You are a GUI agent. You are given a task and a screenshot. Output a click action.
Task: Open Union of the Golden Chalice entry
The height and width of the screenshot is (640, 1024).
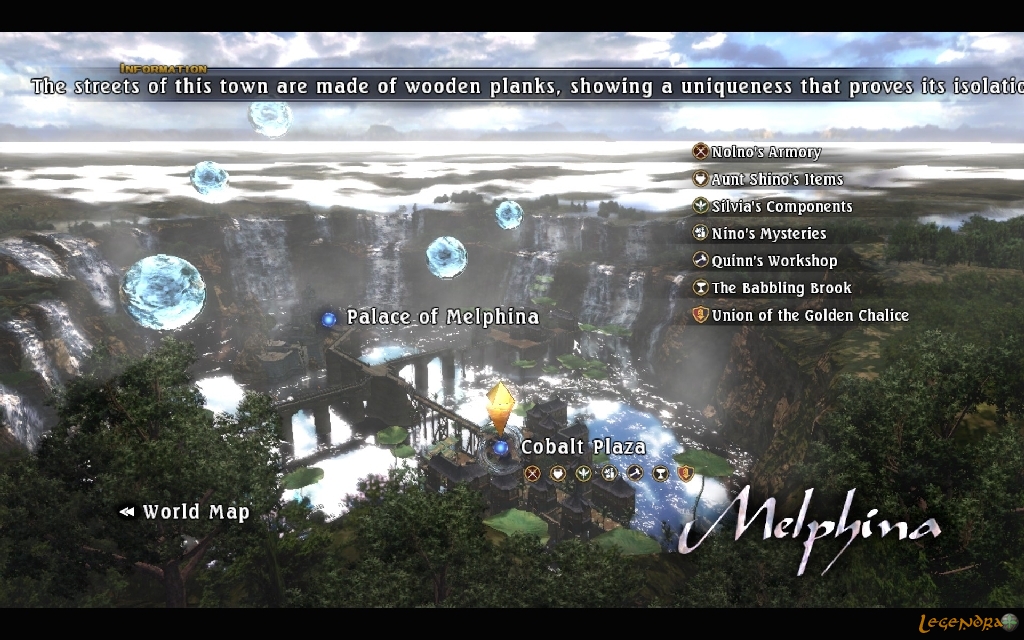[809, 315]
